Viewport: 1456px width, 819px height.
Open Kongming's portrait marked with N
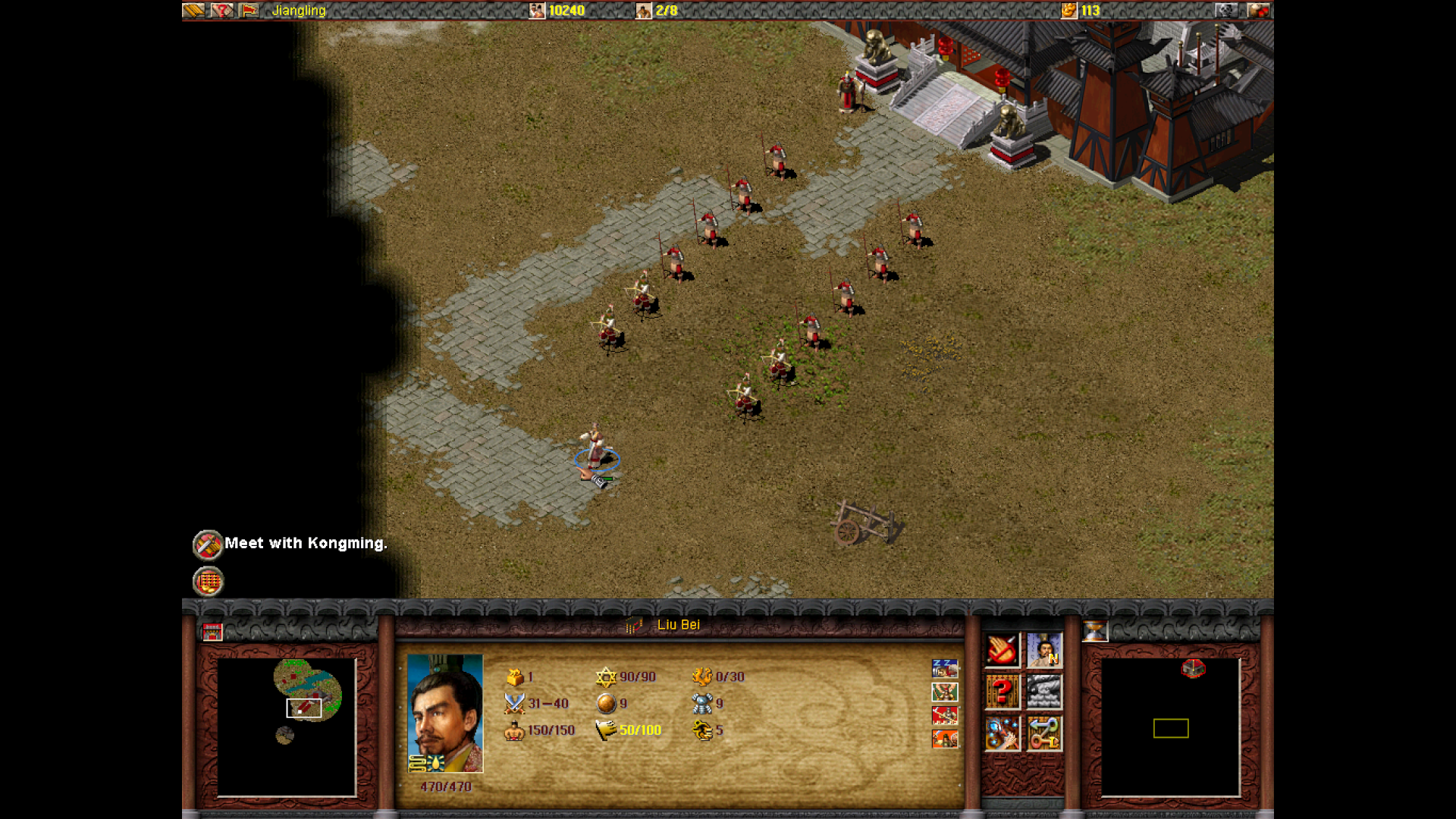tap(1043, 650)
